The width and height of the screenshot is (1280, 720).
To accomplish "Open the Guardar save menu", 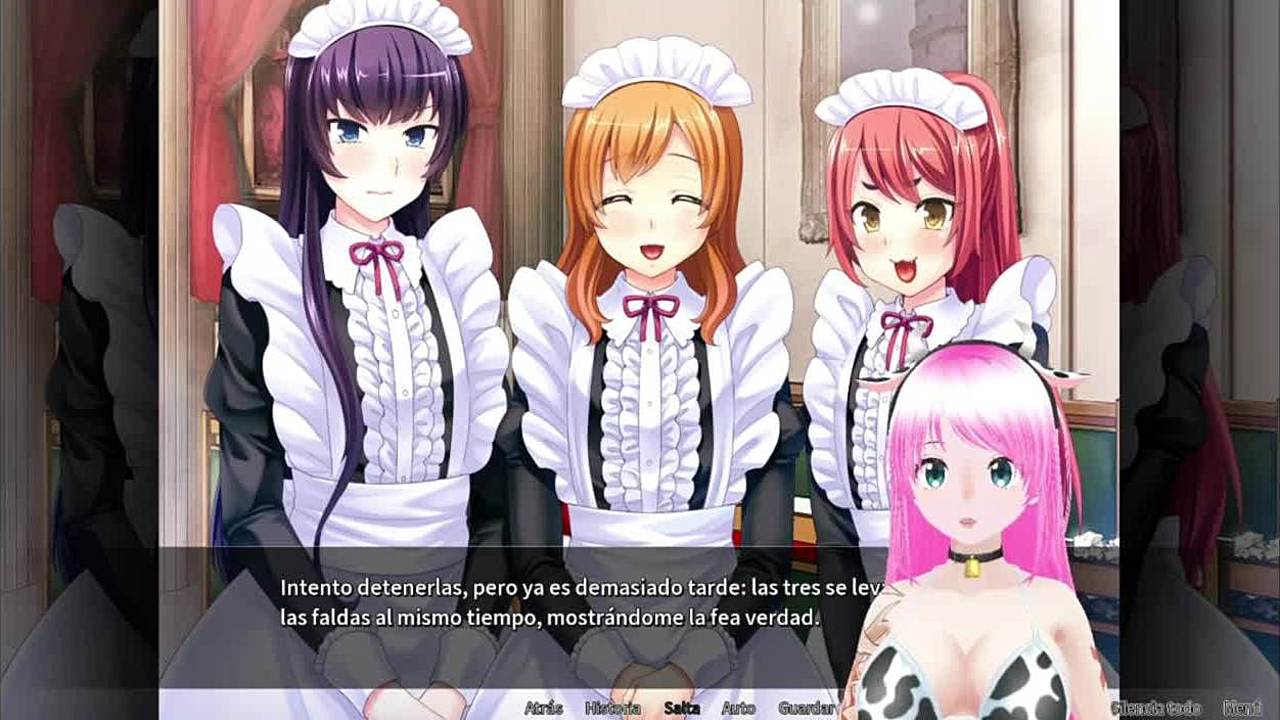I will [806, 708].
